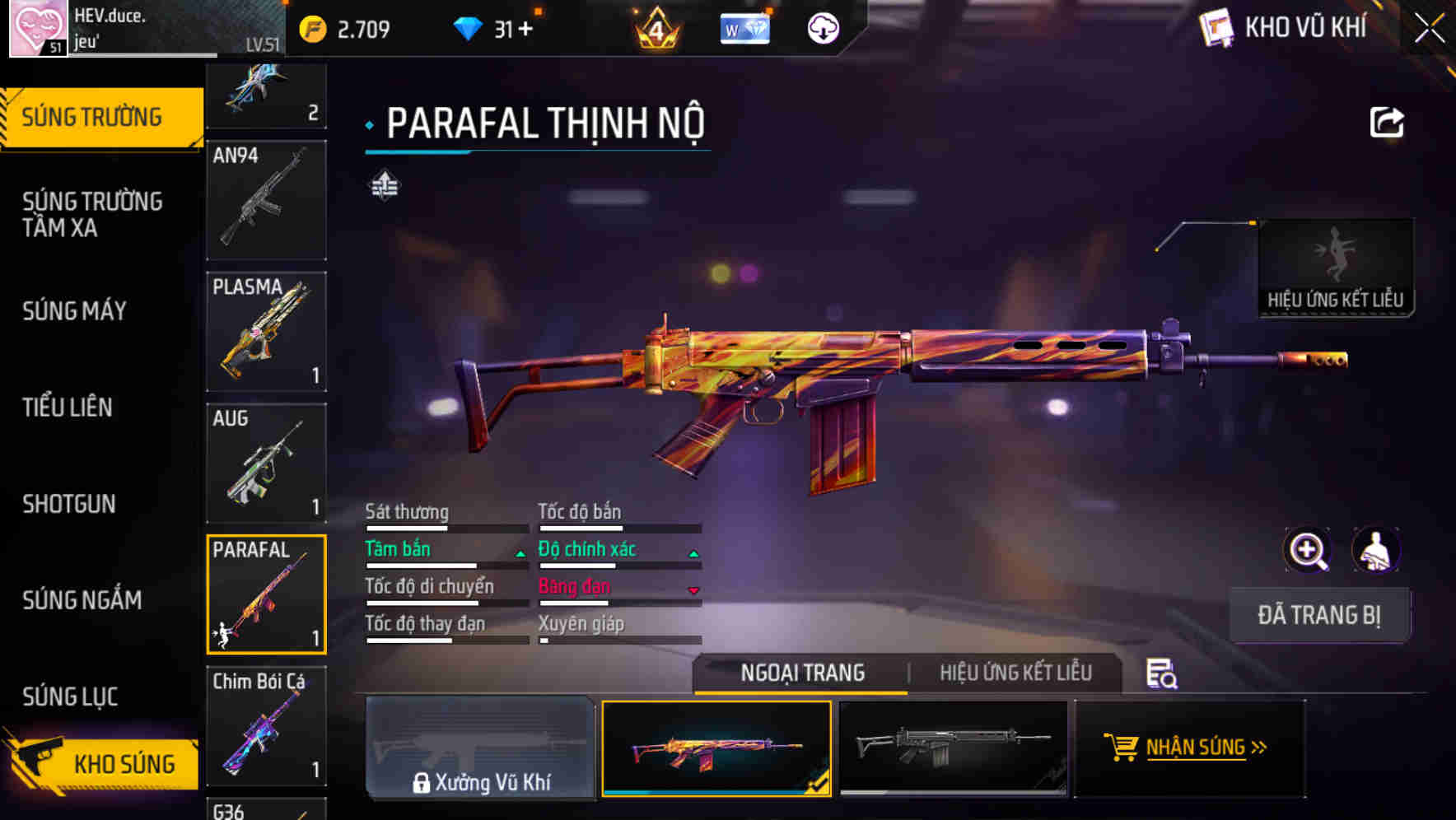Switch to the Hiệu Ứng Kết Liễu tab
The image size is (1456, 820).
tap(1015, 673)
